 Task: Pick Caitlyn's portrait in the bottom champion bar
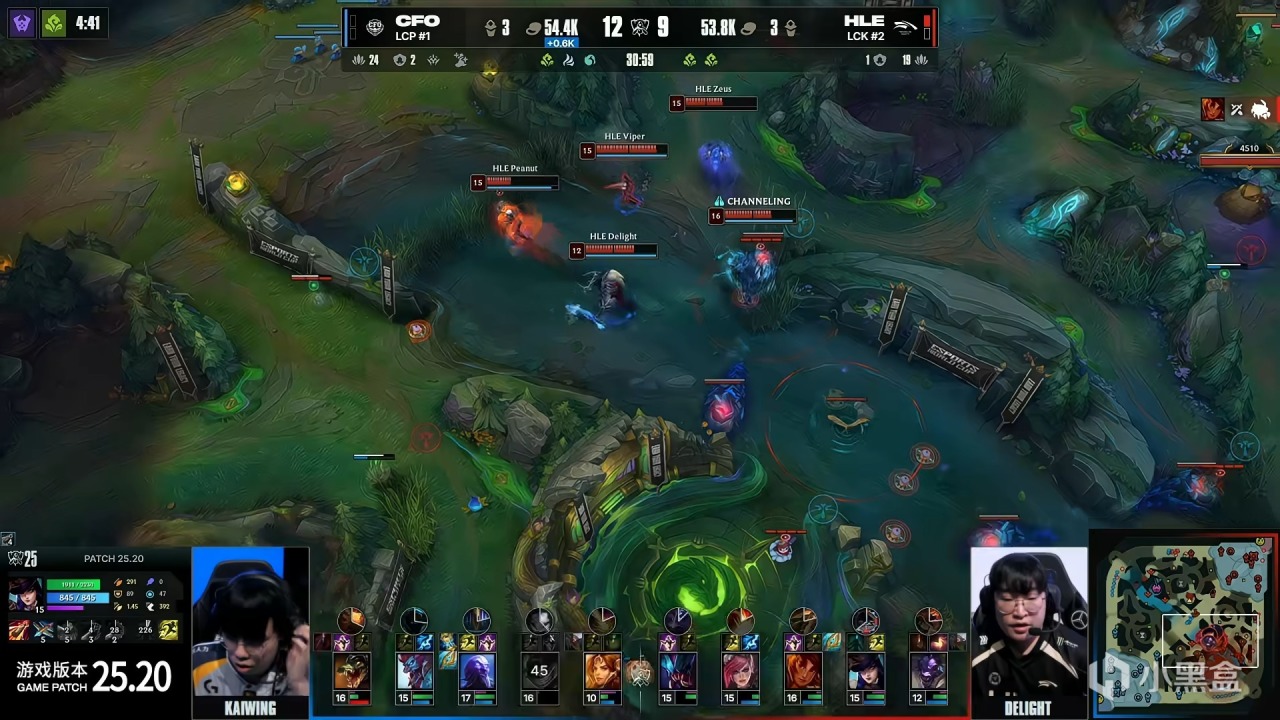pyautogui.click(x=865, y=671)
